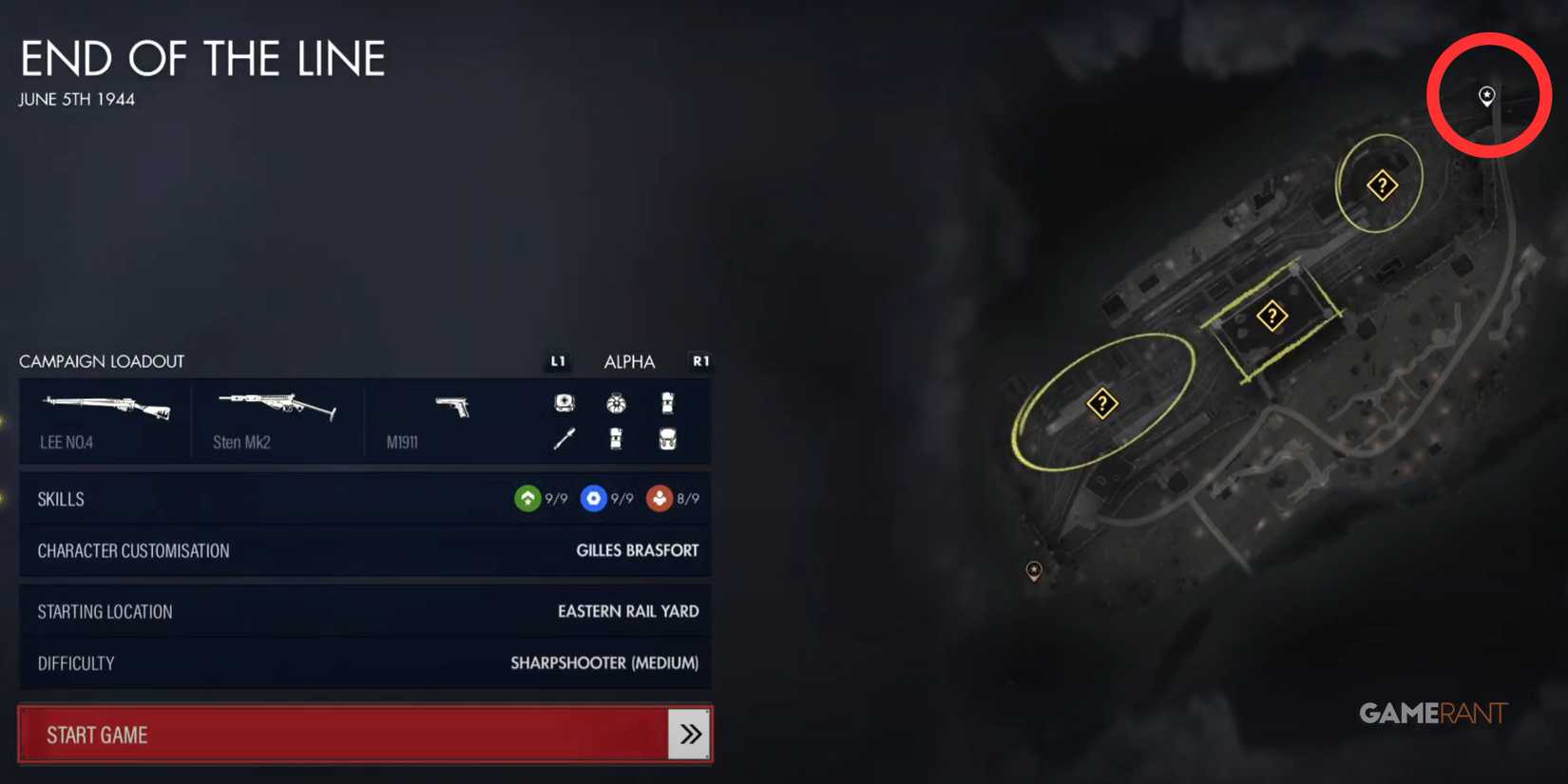
Task: Open Character Customisation for Gilles Brasfort
Action: tap(366, 550)
